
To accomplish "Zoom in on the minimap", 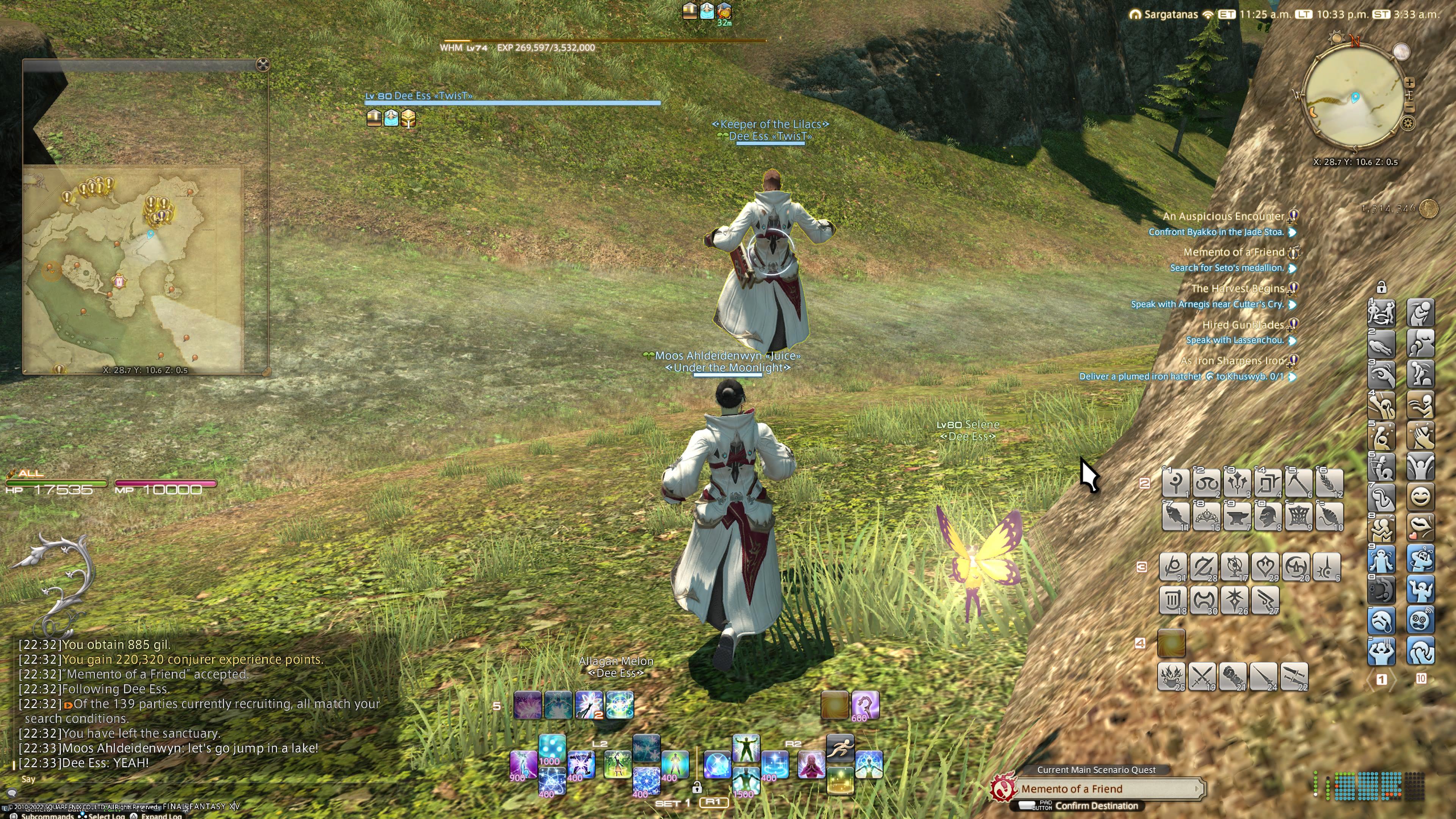I will [1410, 83].
